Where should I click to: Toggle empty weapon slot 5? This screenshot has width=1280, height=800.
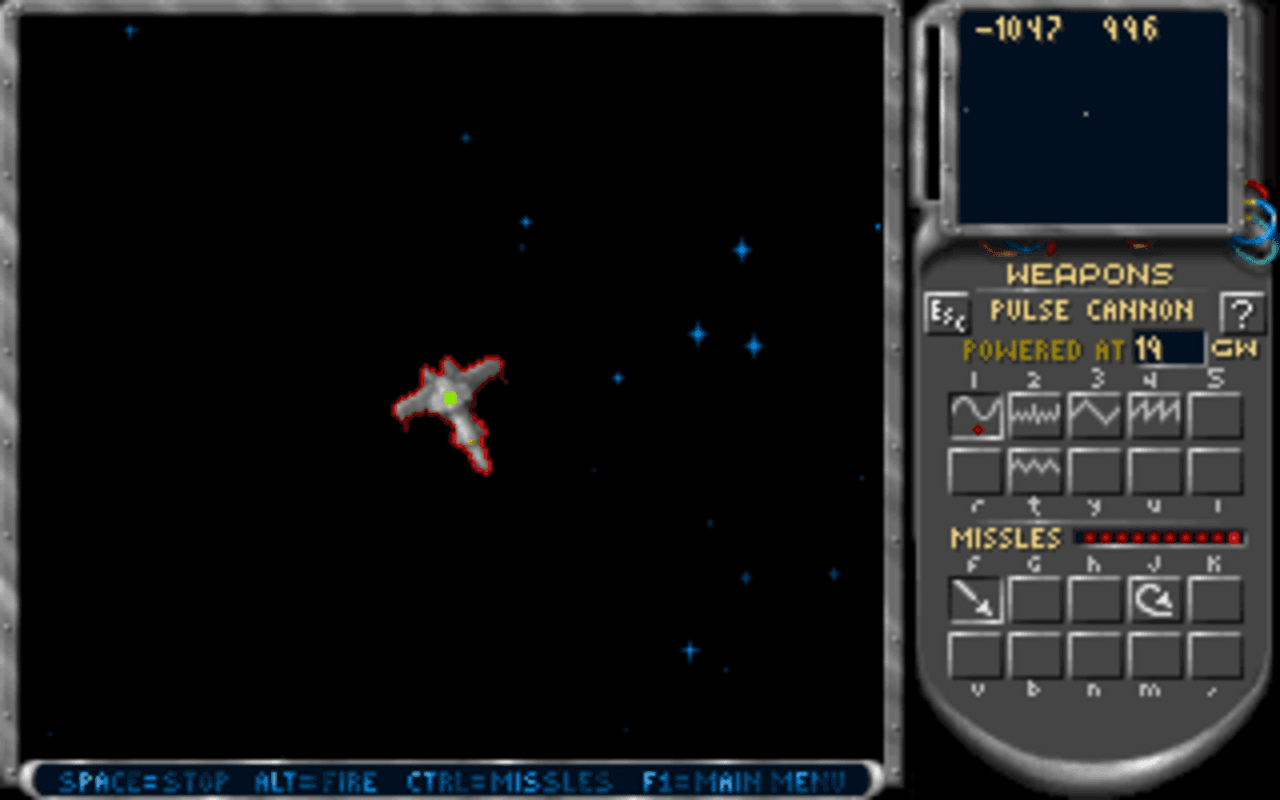coord(1214,415)
